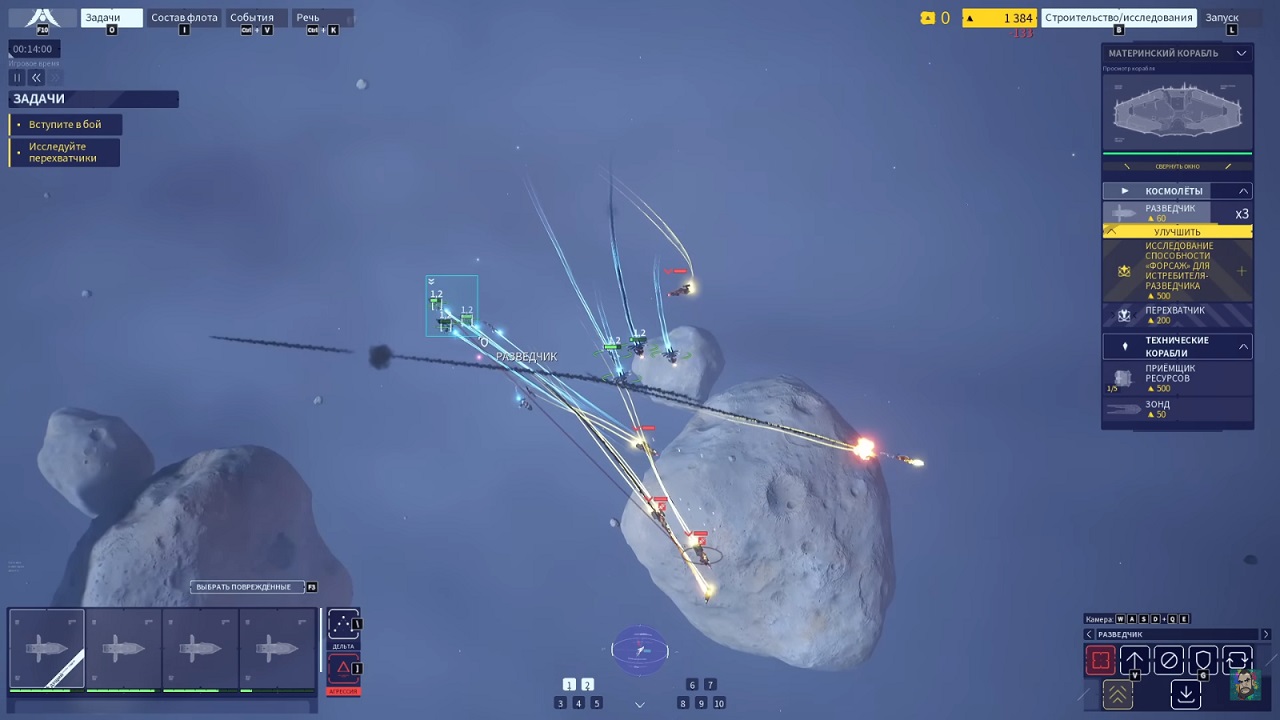The height and width of the screenshot is (720, 1280).
Task: Click the patrol cycle arrows icon
Action: [1236, 660]
